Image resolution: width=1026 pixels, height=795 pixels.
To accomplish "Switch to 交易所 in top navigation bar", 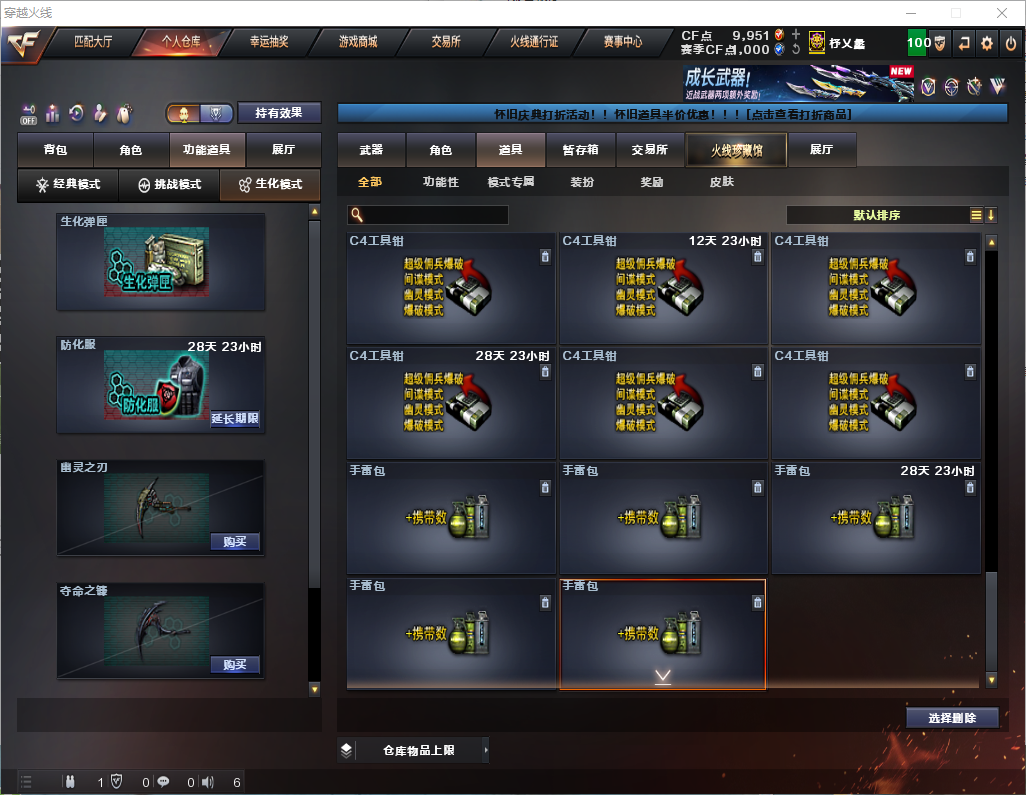I will tap(446, 42).
